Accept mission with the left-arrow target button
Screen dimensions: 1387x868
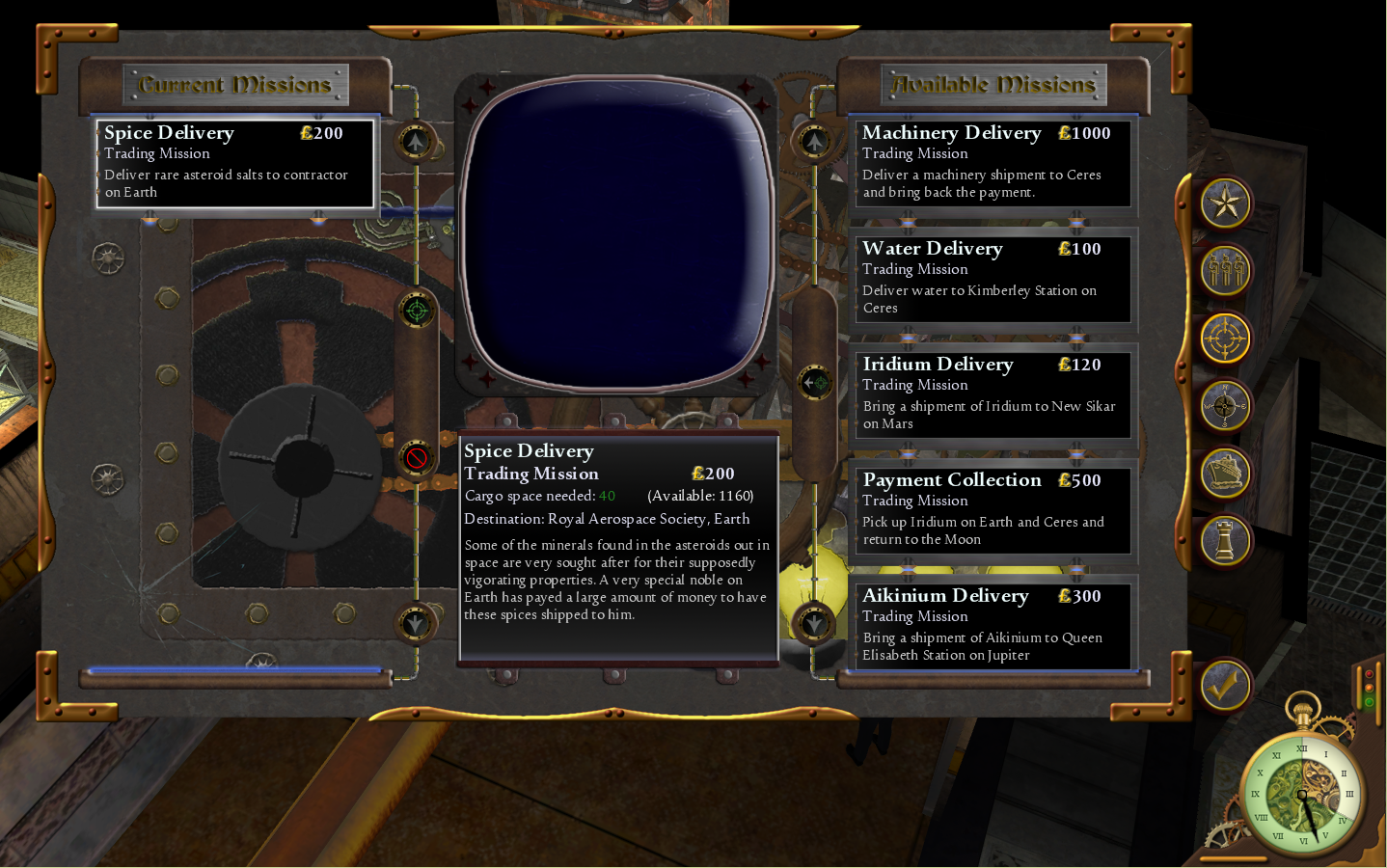coord(816,383)
